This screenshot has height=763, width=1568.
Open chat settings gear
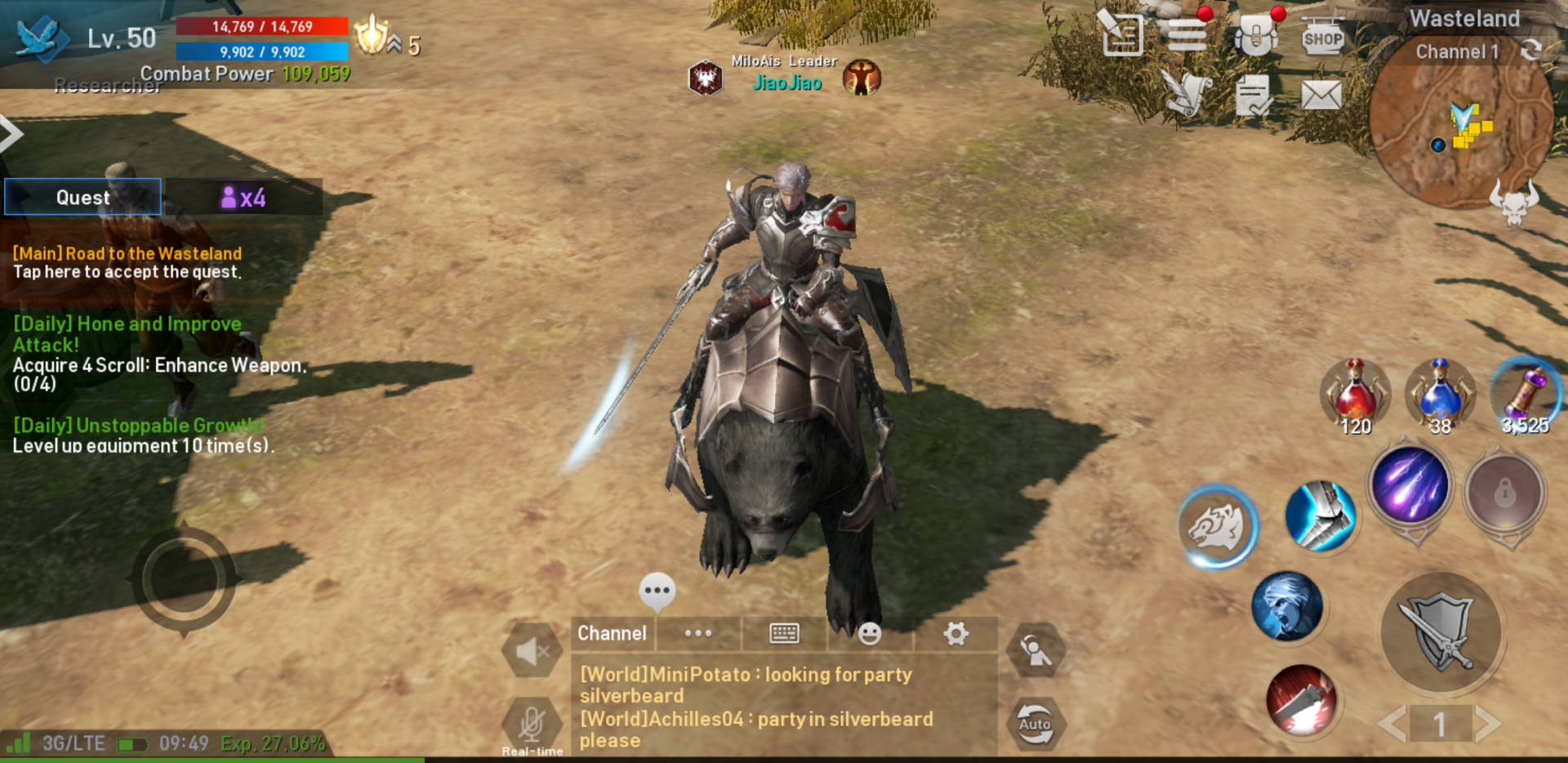955,633
